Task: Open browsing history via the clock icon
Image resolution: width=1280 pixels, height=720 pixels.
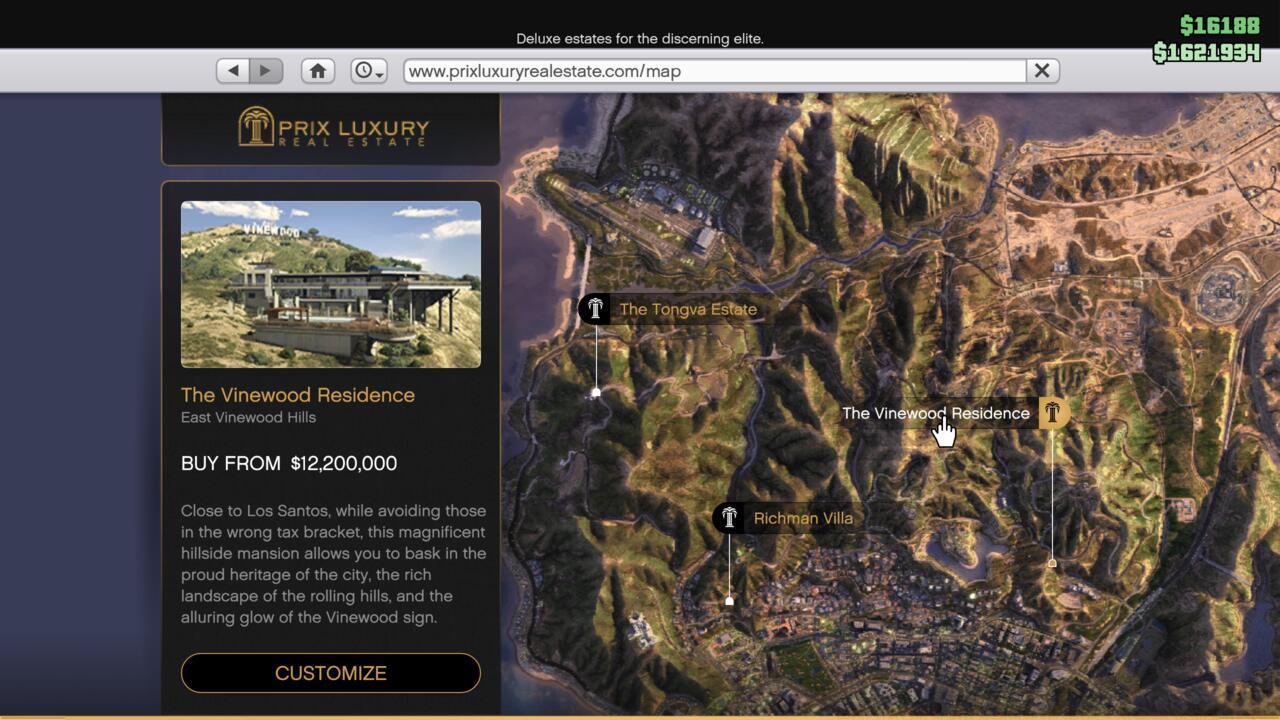Action: 361,70
